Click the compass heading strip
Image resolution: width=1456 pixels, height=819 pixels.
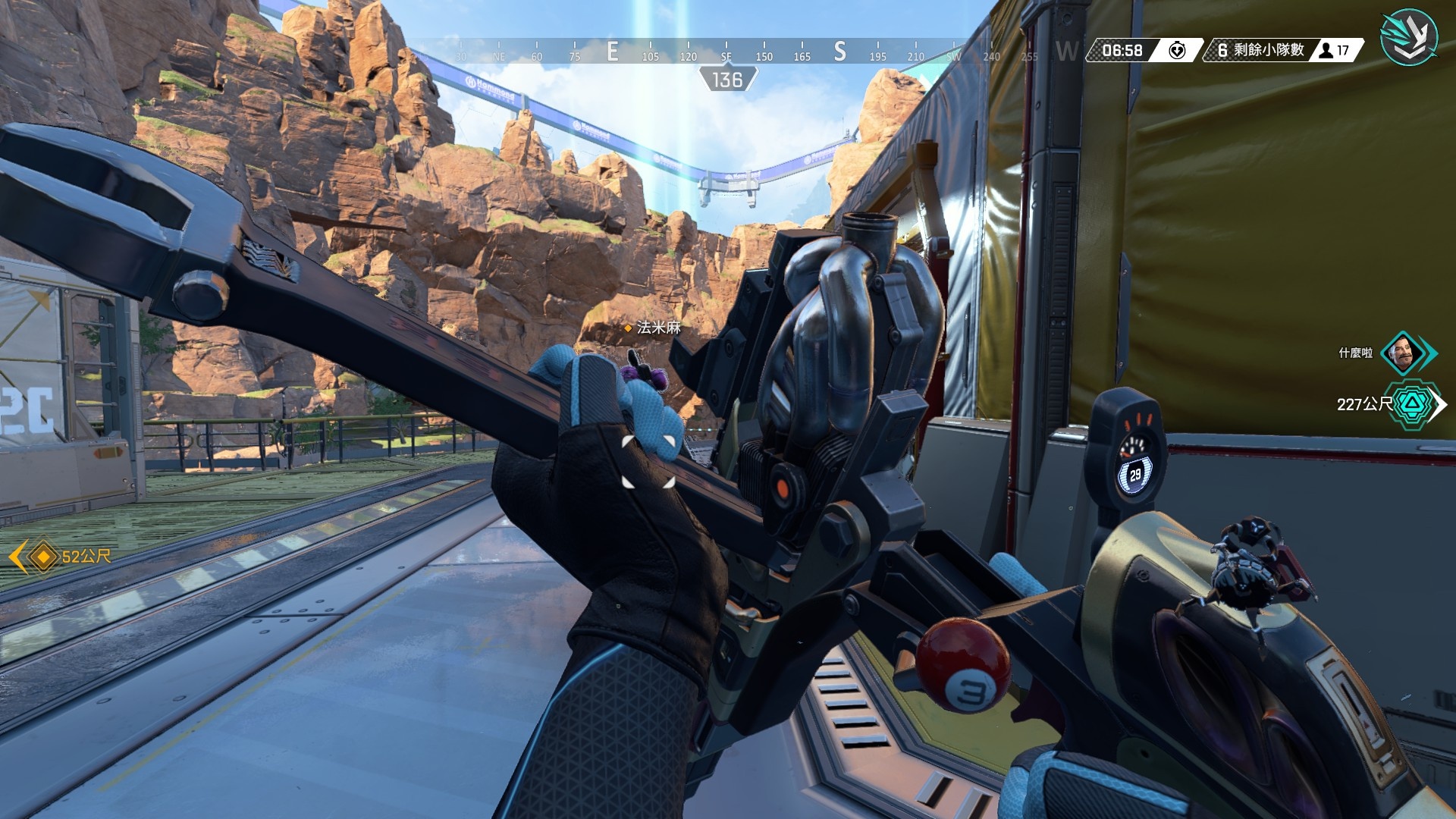[726, 52]
